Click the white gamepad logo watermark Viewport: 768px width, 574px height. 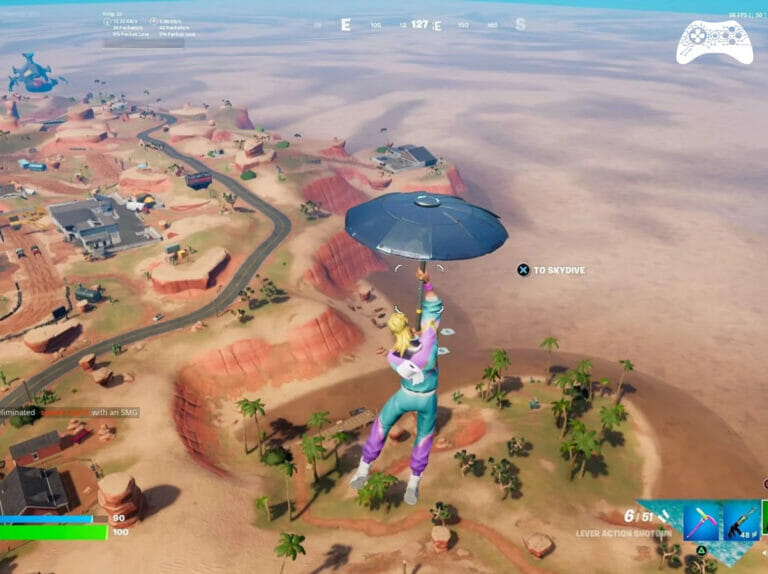click(714, 42)
